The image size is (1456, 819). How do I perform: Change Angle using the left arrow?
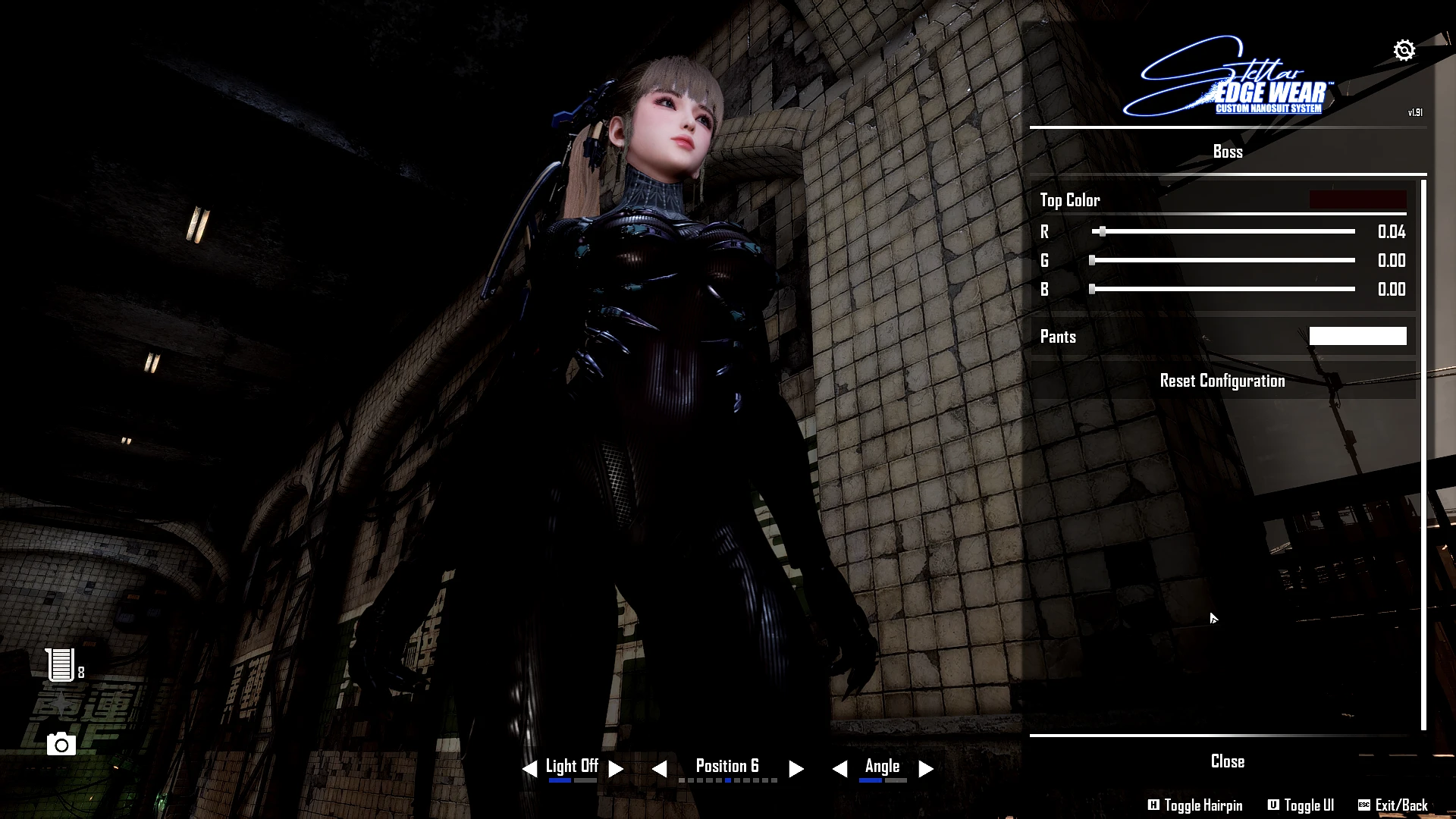(x=839, y=769)
